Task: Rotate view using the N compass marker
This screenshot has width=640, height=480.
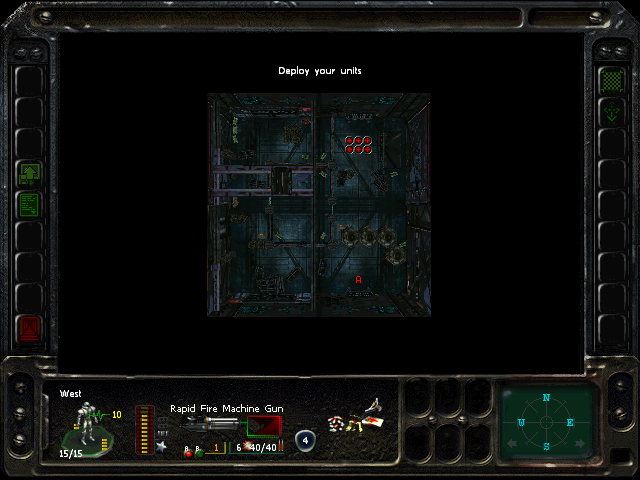Action: (546, 399)
